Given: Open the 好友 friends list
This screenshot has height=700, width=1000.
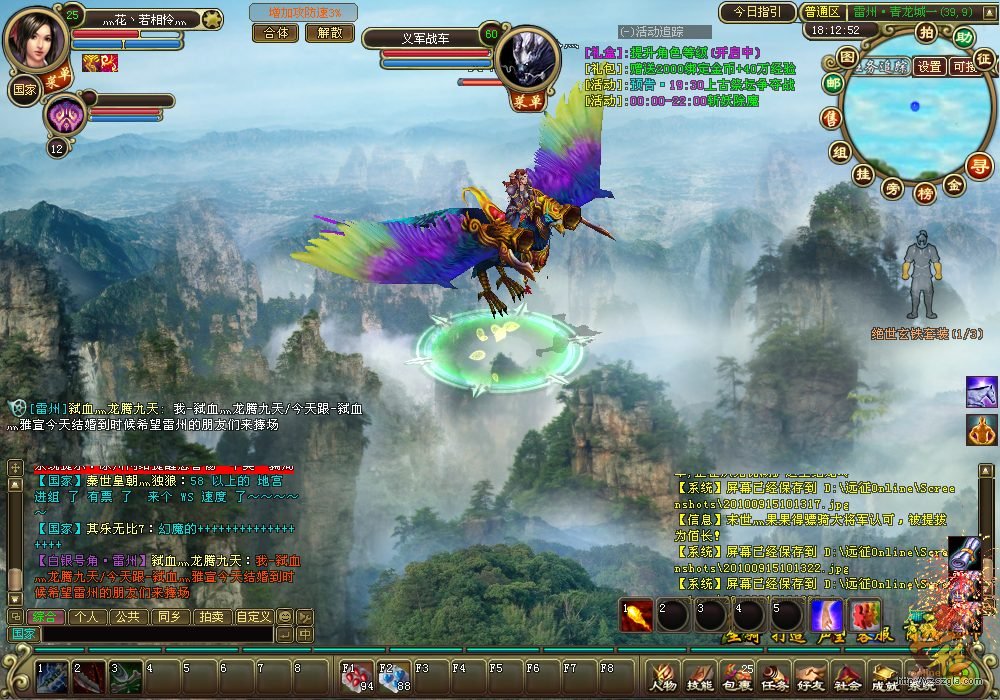Looking at the screenshot, I should click(x=809, y=677).
